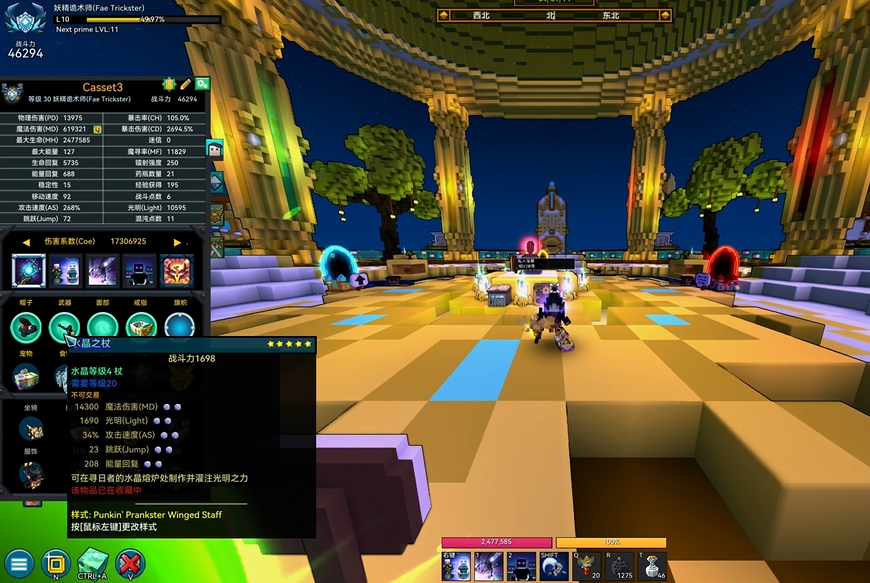Click the ring equipment slot

pos(141,326)
